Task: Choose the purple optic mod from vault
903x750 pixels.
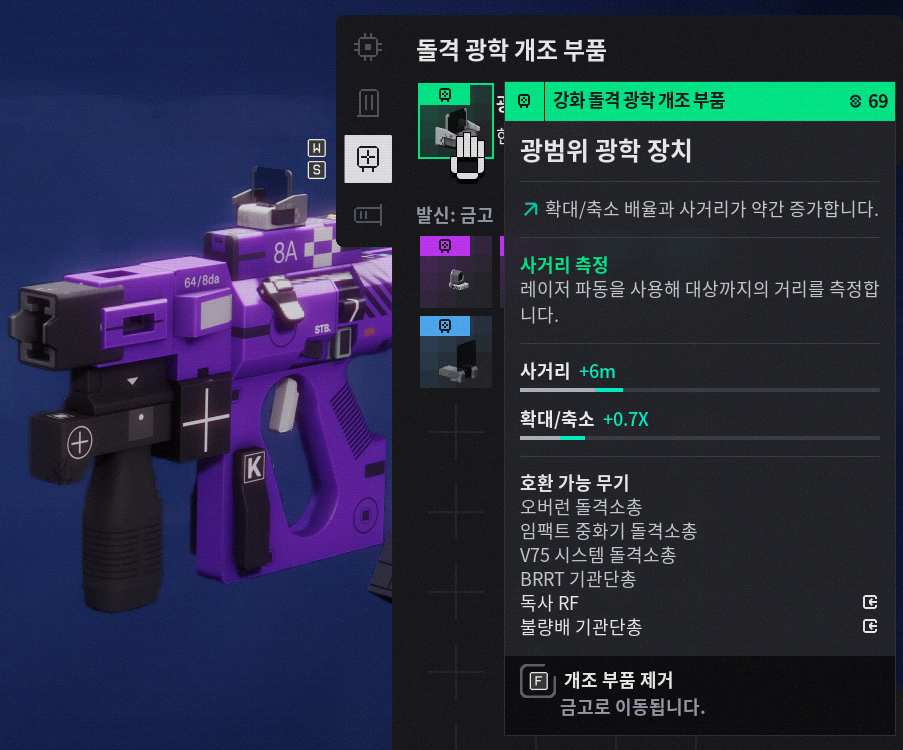Action: pos(455,272)
